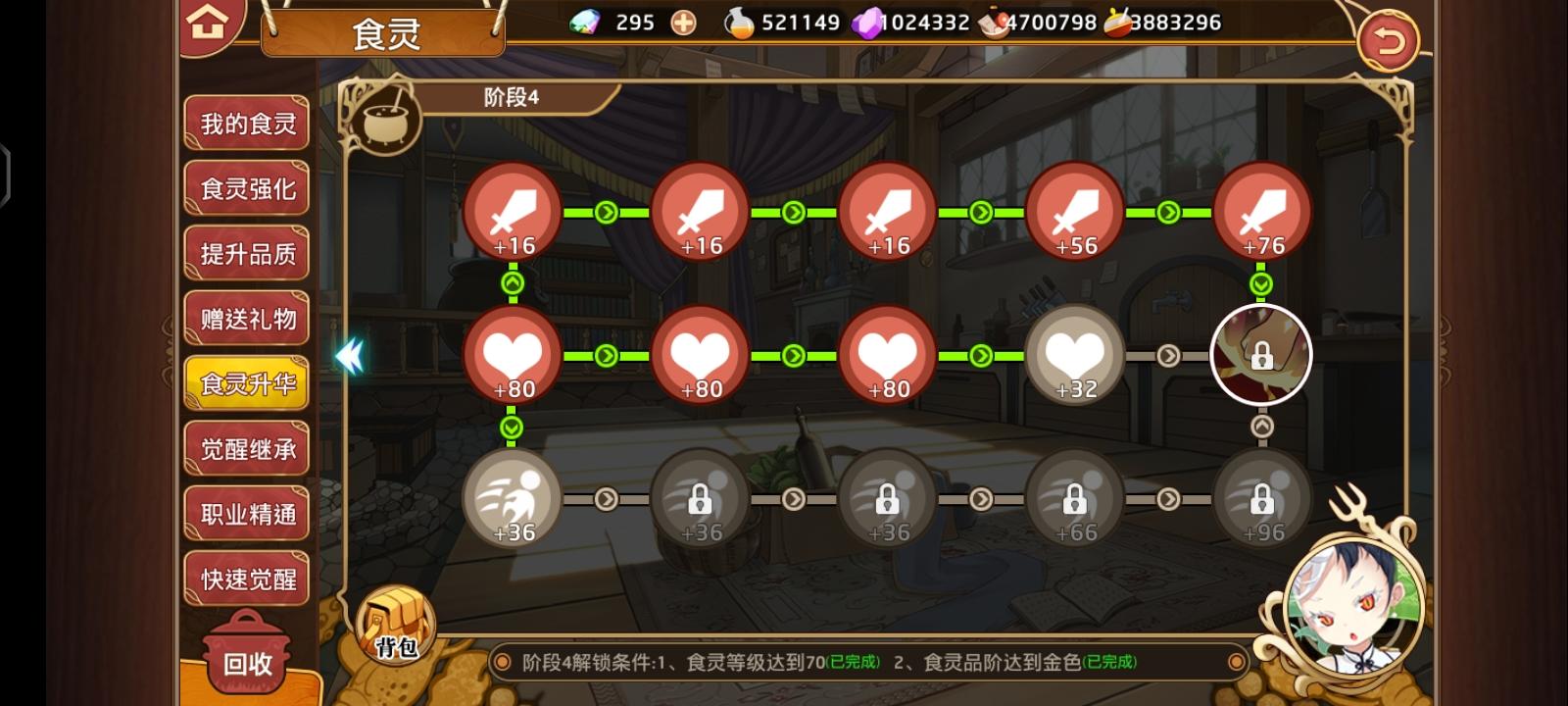Select the 食灵强化 tab

tap(246, 187)
